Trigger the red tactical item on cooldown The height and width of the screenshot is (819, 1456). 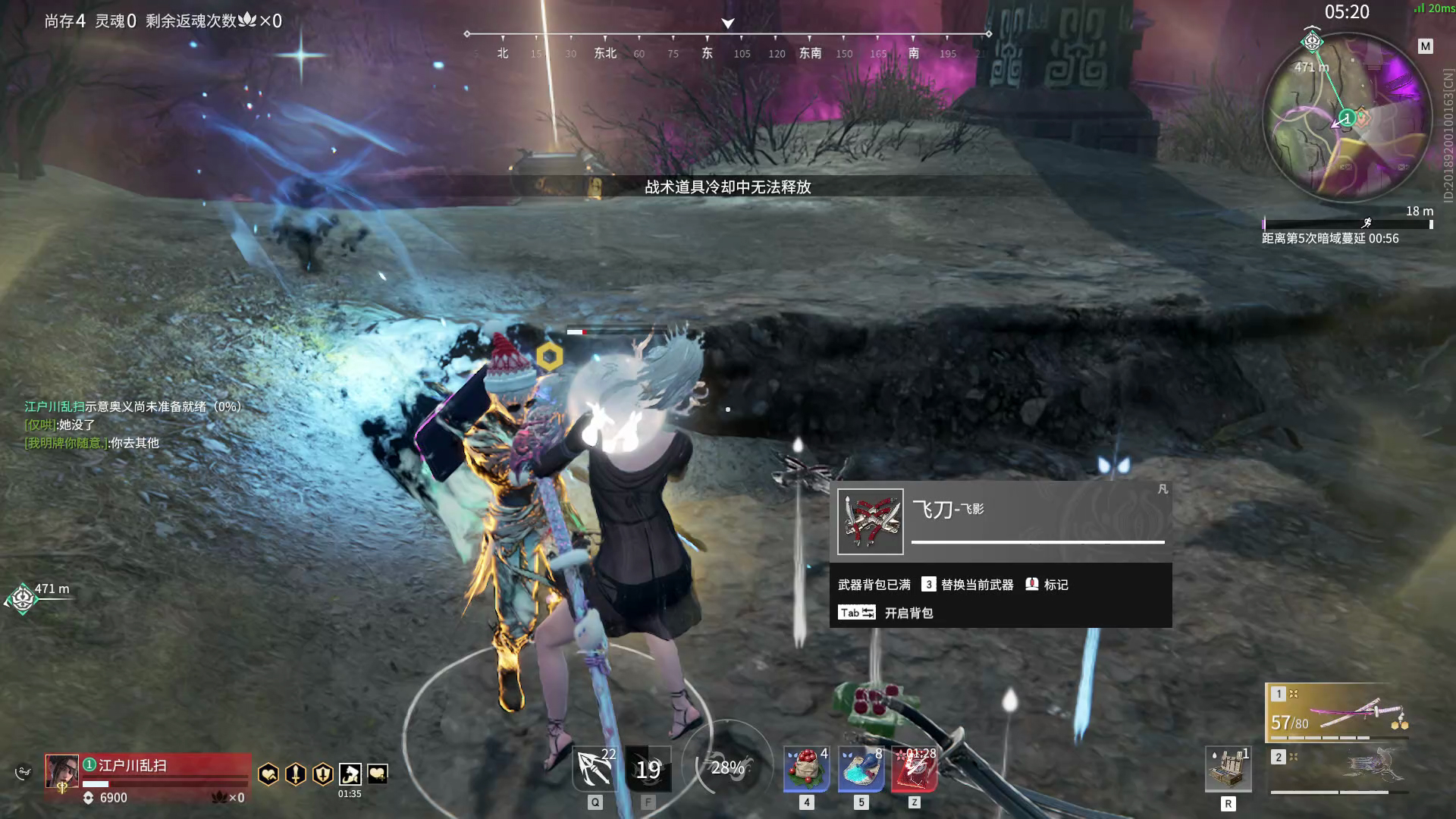click(915, 769)
